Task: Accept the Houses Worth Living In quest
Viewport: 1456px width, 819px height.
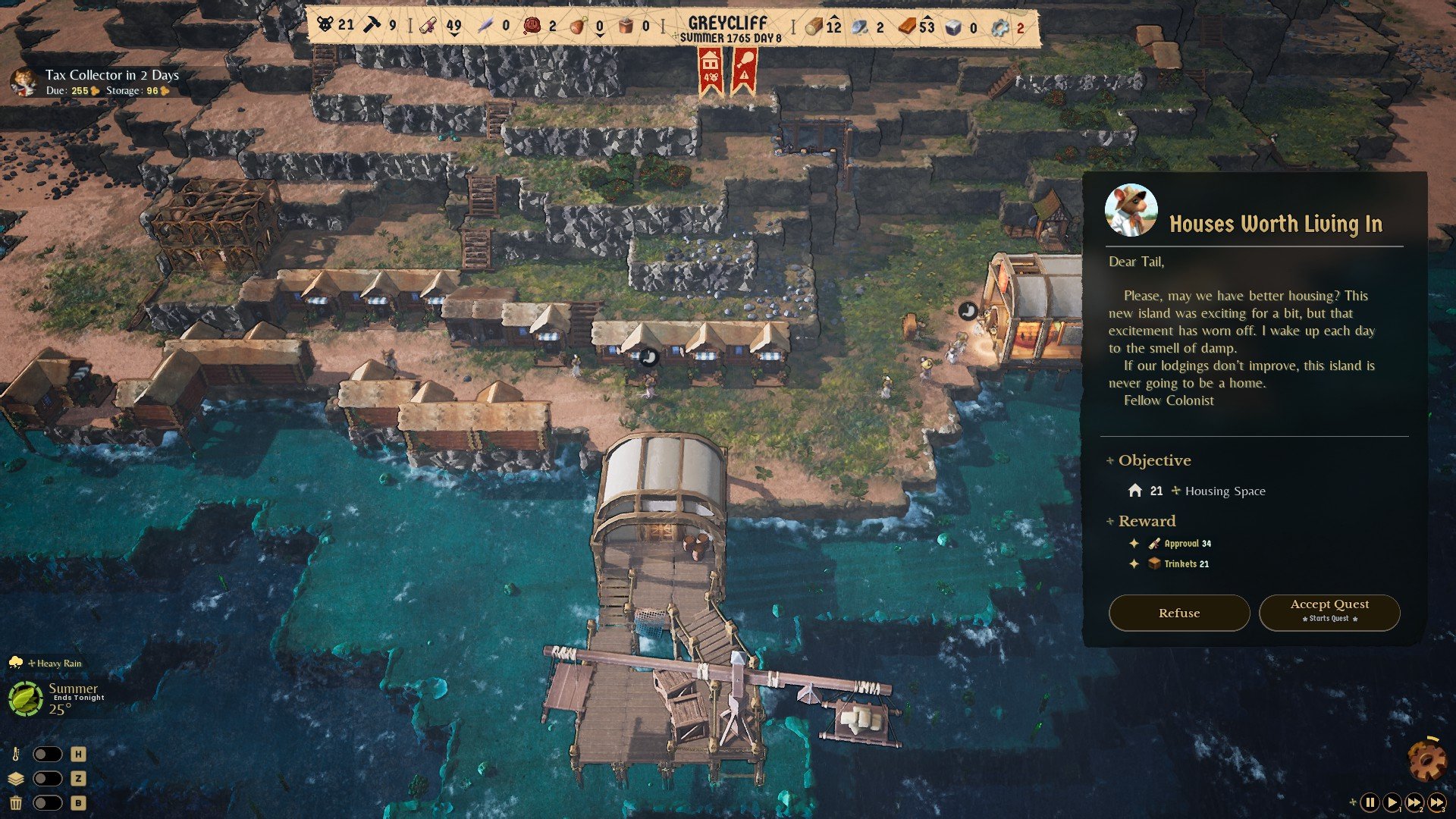Action: pyautogui.click(x=1329, y=612)
